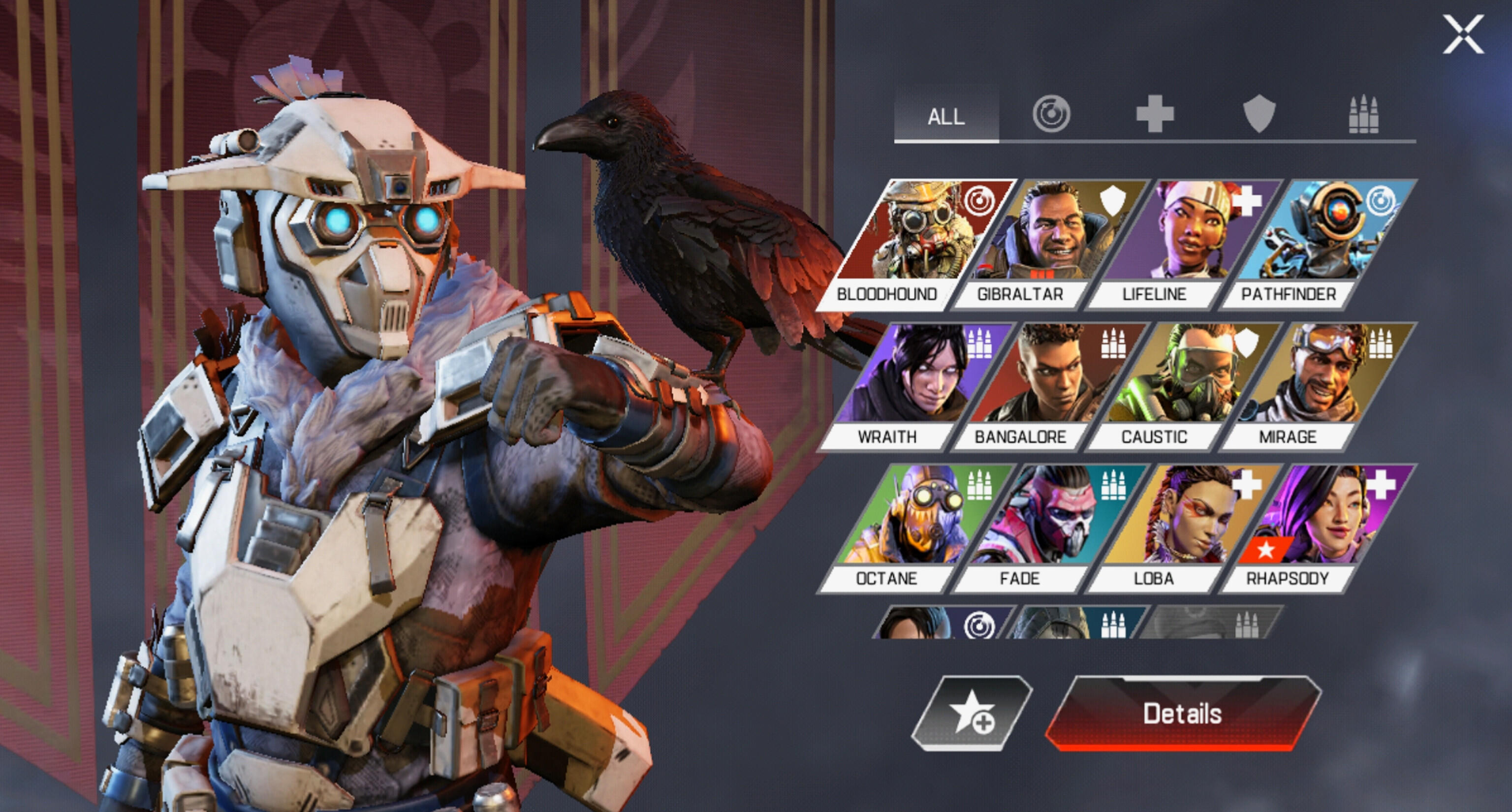Click the star-plus favorite button
This screenshot has height=812, width=1512.
(972, 714)
